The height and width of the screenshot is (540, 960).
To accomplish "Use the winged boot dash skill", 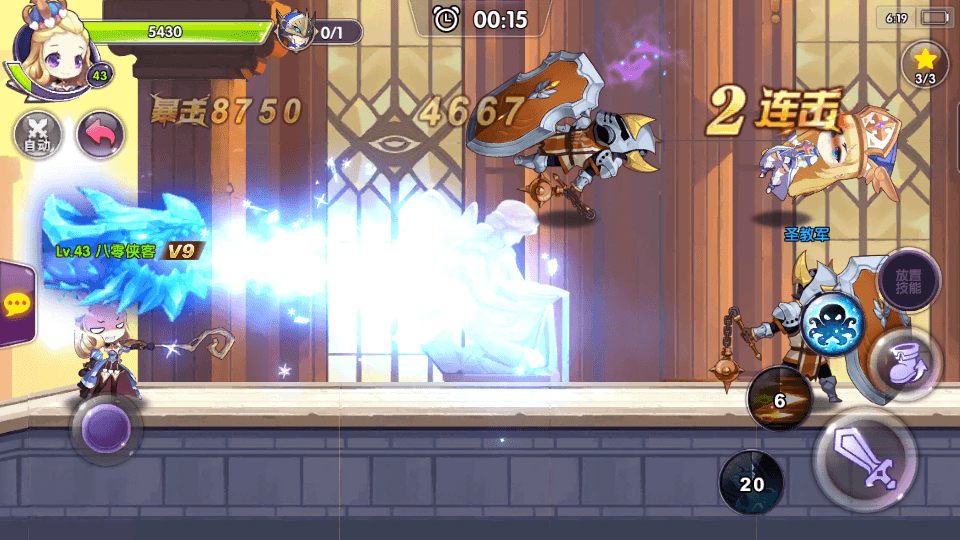I will (904, 359).
